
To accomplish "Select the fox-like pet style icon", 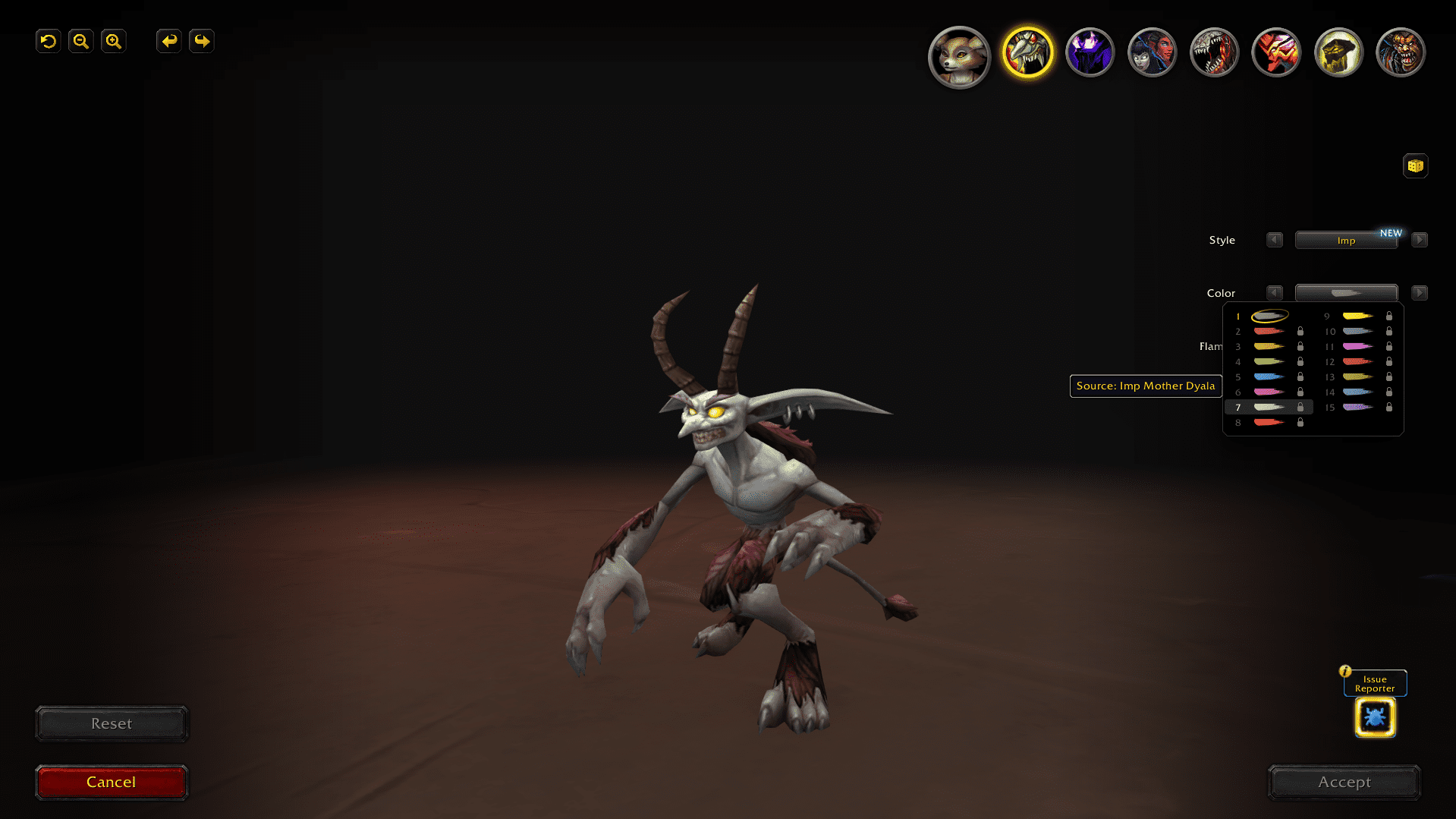I will point(959,52).
